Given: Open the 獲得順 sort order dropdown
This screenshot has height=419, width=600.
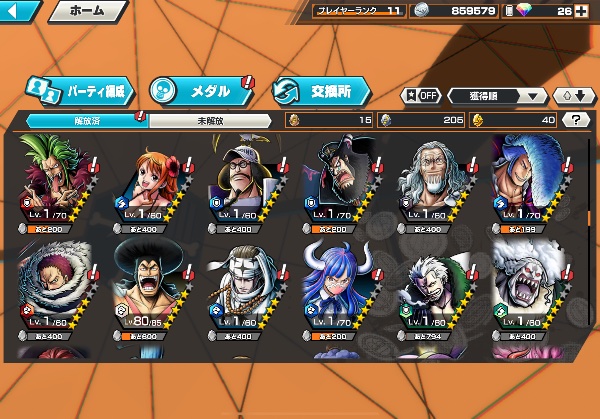Looking at the screenshot, I should pos(497,96).
